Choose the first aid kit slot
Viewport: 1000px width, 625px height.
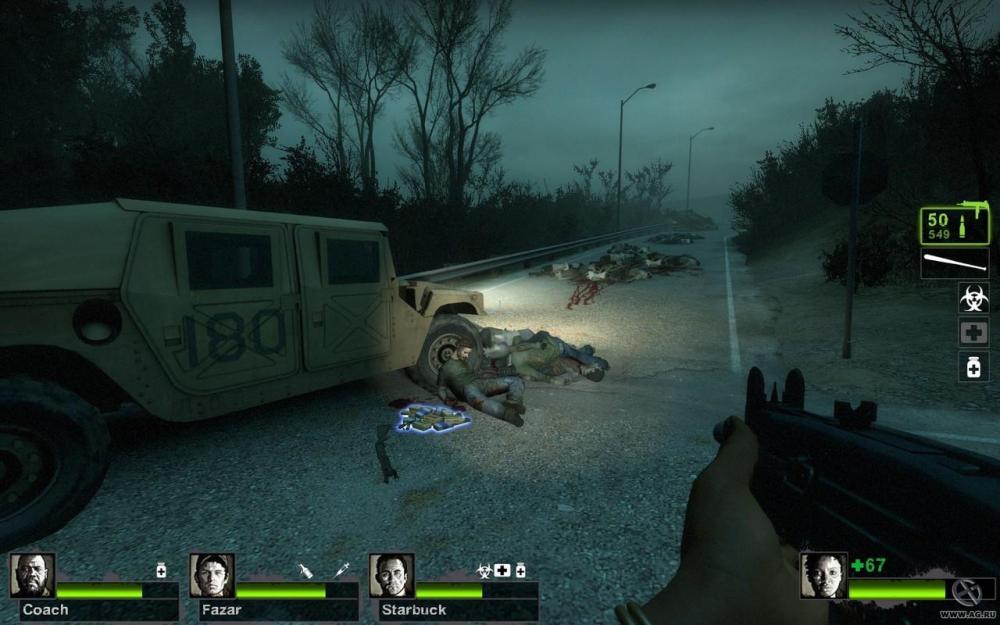973,332
